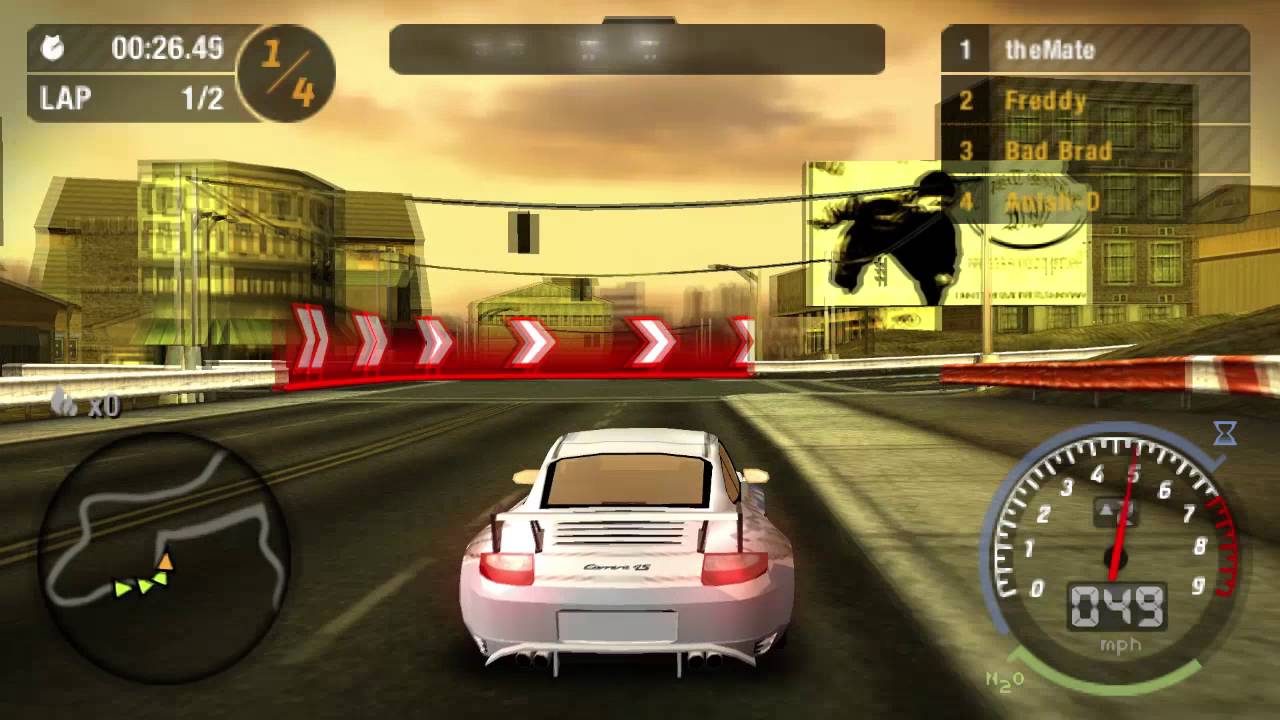Click the gear indicator in the tachometer center
The width and height of the screenshot is (1280, 720).
[1114, 512]
